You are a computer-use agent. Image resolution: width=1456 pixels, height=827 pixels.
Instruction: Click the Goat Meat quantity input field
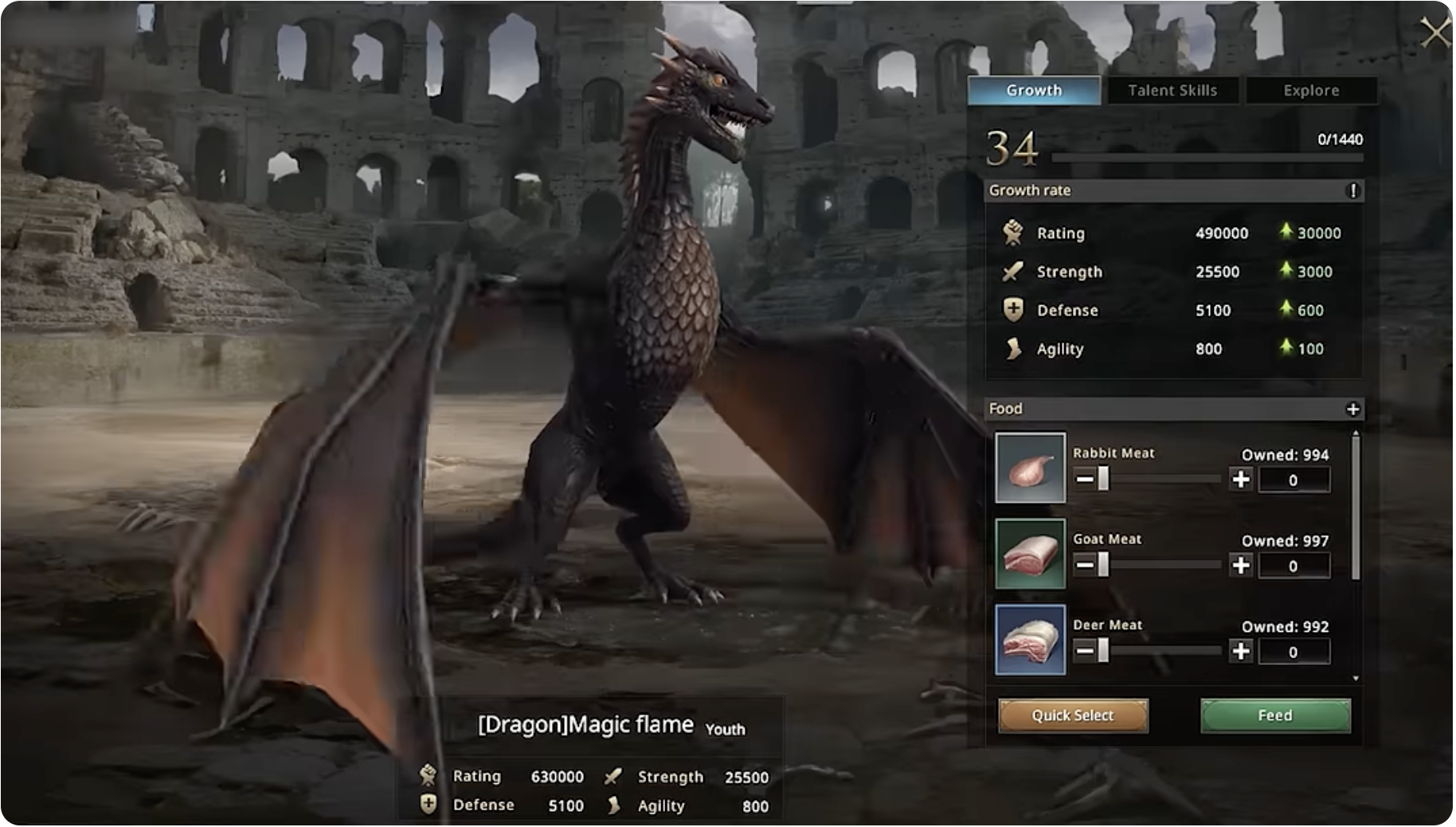coord(1294,566)
